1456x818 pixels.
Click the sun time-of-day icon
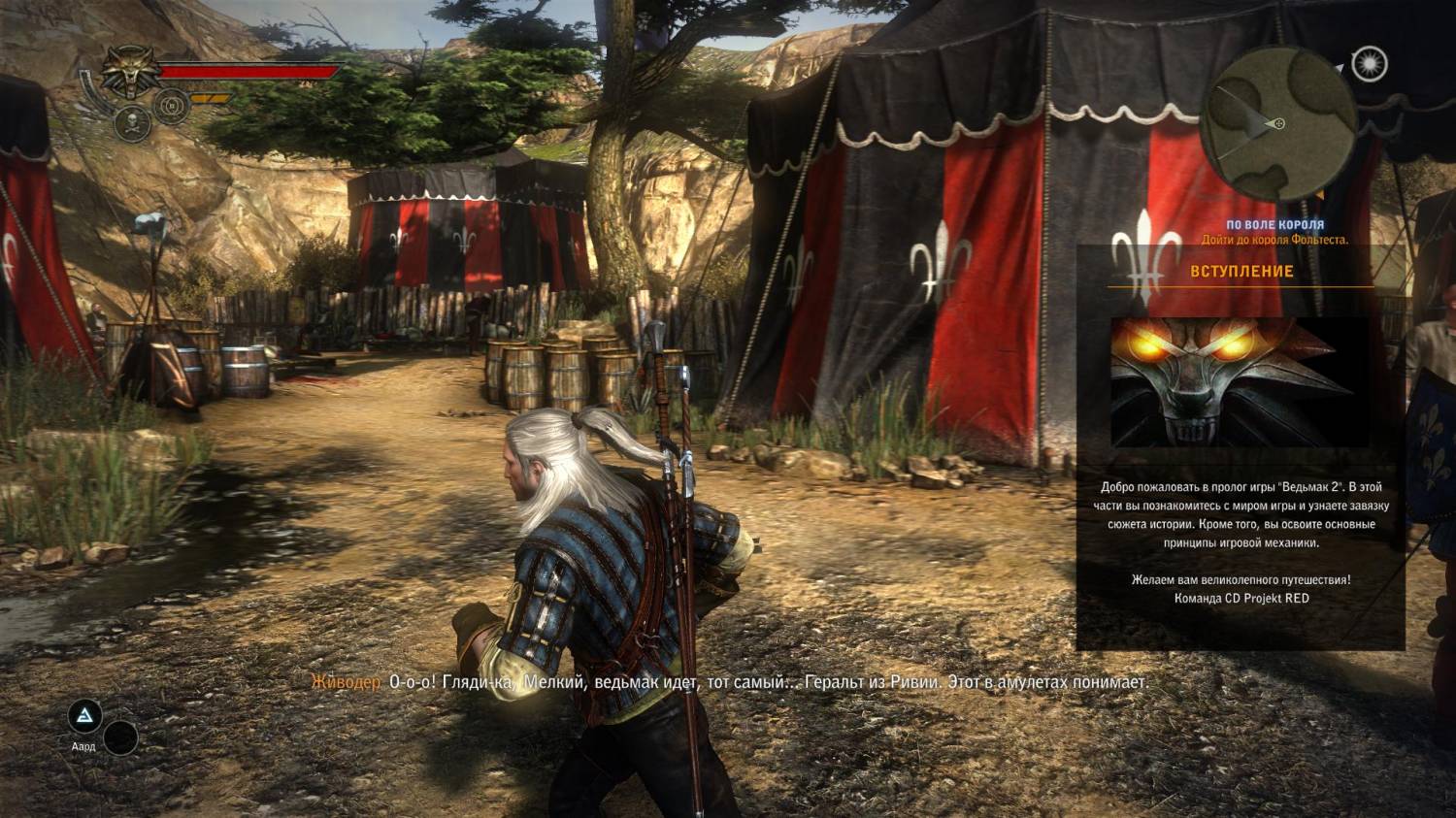1370,64
